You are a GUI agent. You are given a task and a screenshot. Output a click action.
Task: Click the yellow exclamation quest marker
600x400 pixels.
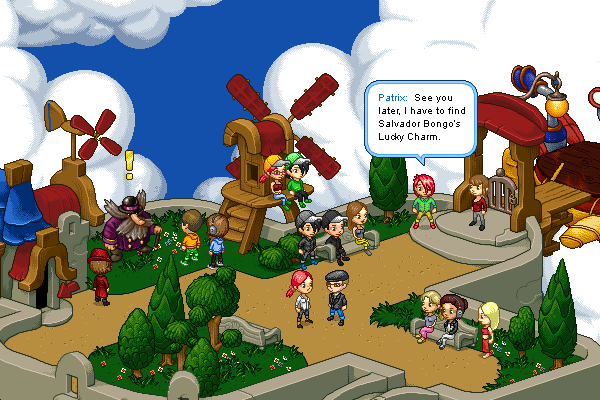(x=129, y=164)
